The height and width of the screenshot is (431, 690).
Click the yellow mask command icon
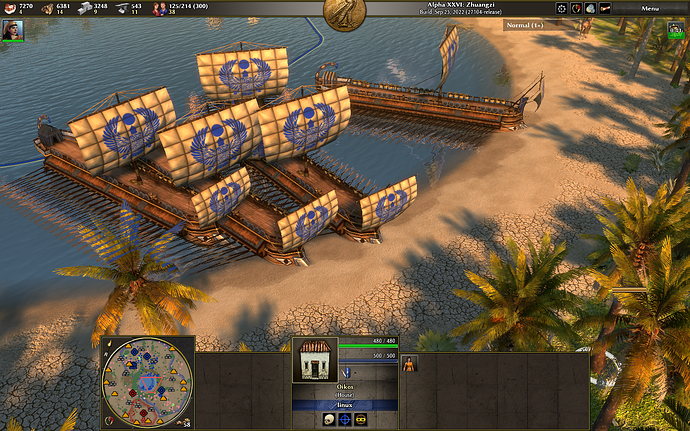coord(361,419)
